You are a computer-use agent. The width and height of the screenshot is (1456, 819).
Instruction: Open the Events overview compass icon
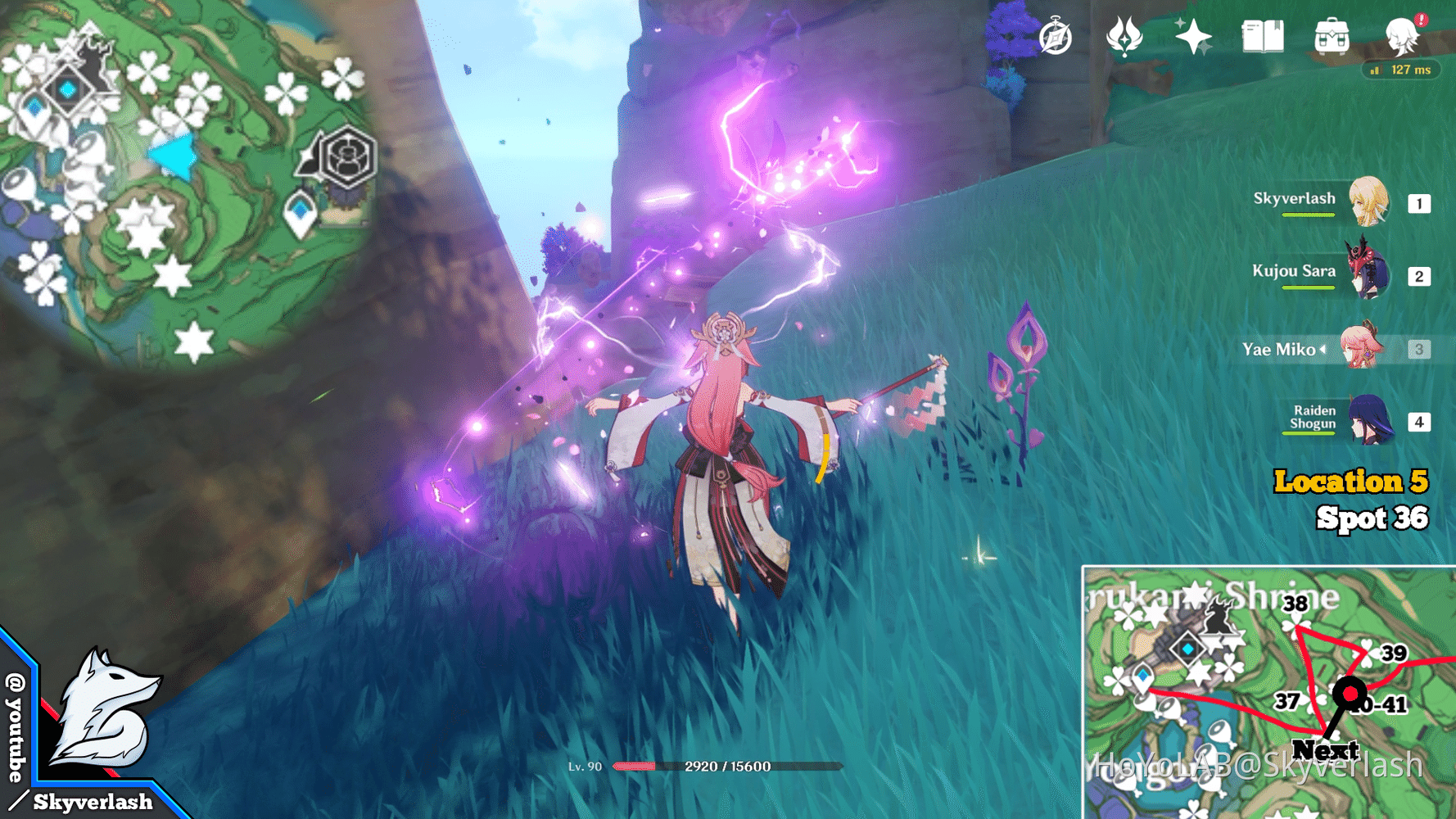(1056, 36)
